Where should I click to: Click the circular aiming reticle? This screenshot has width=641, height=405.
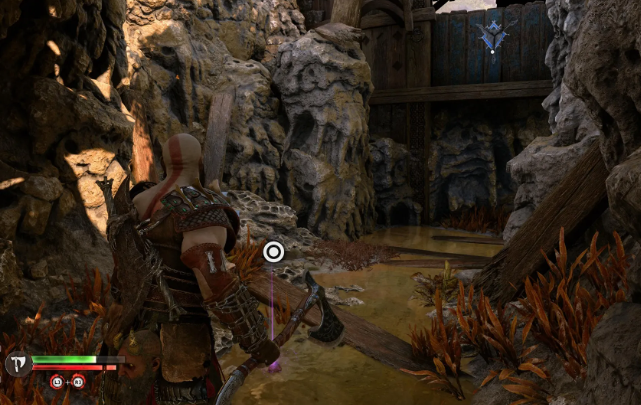point(273,251)
